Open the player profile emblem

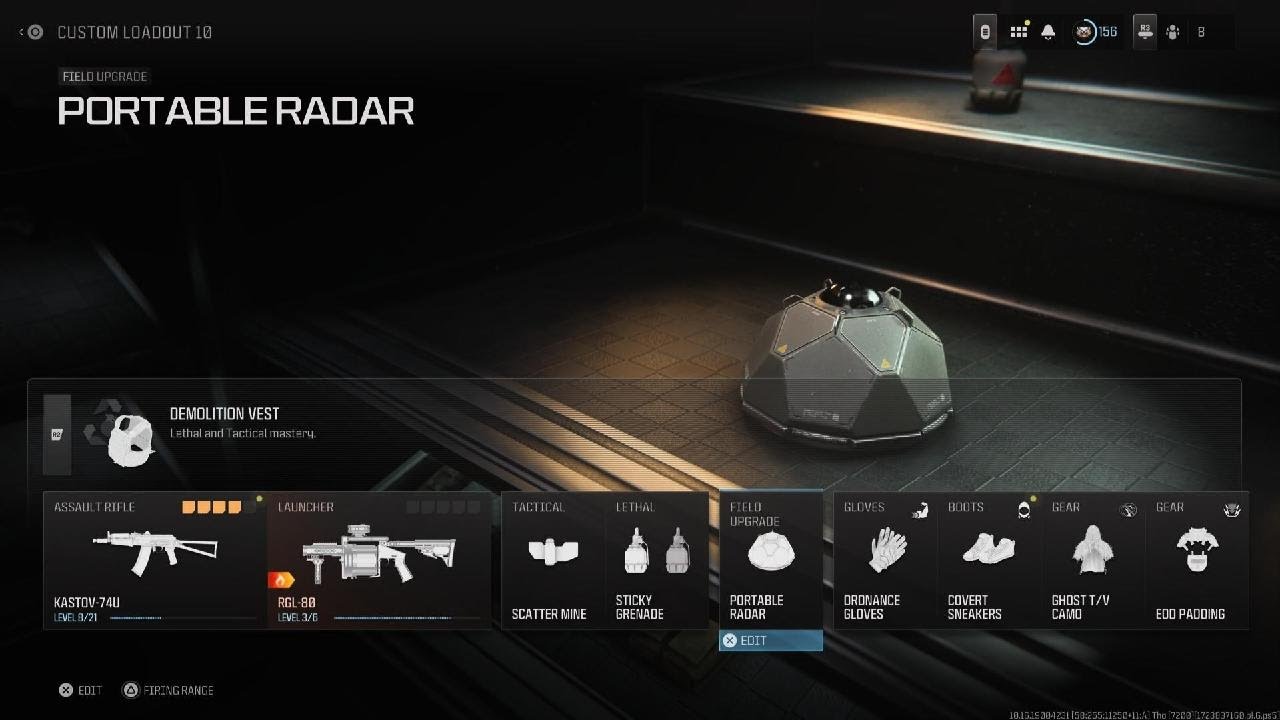(1085, 32)
